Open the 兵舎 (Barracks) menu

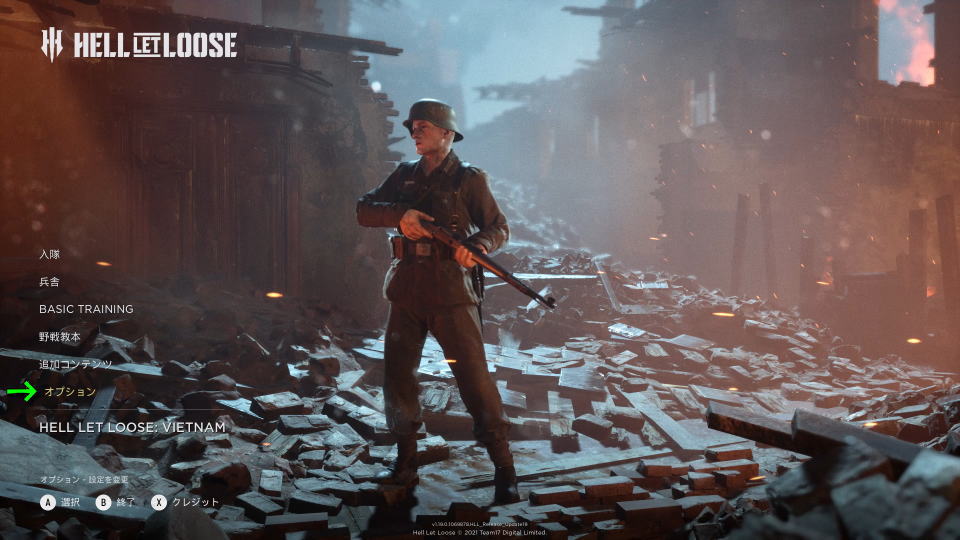(x=50, y=282)
